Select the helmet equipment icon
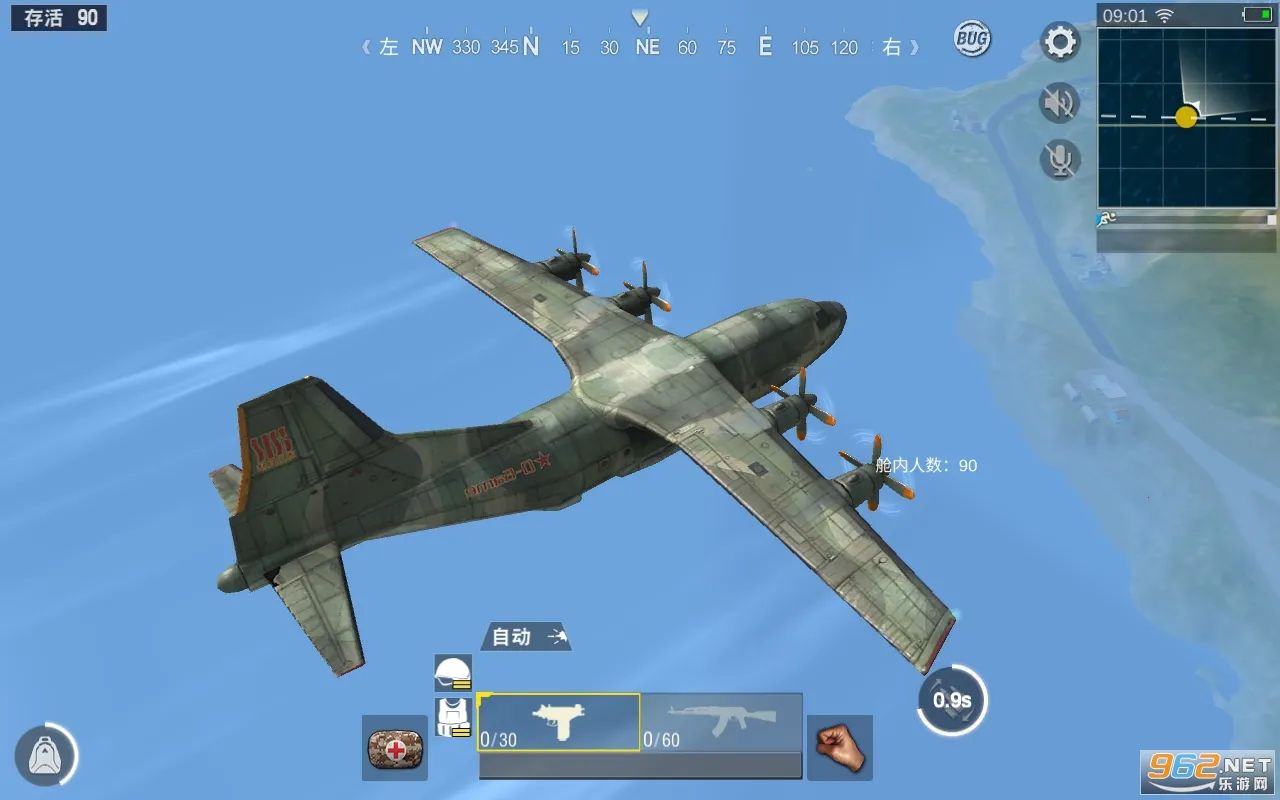This screenshot has width=1280, height=800. [x=453, y=673]
